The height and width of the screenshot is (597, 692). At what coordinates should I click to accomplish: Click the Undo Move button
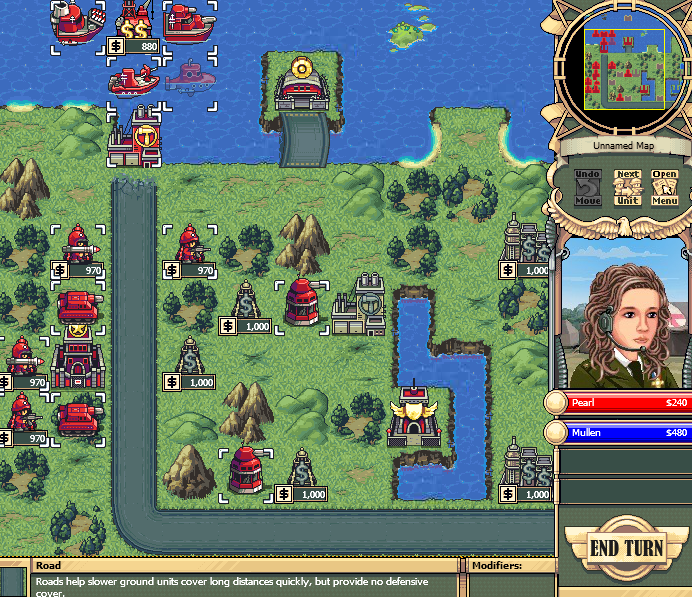[x=587, y=187]
